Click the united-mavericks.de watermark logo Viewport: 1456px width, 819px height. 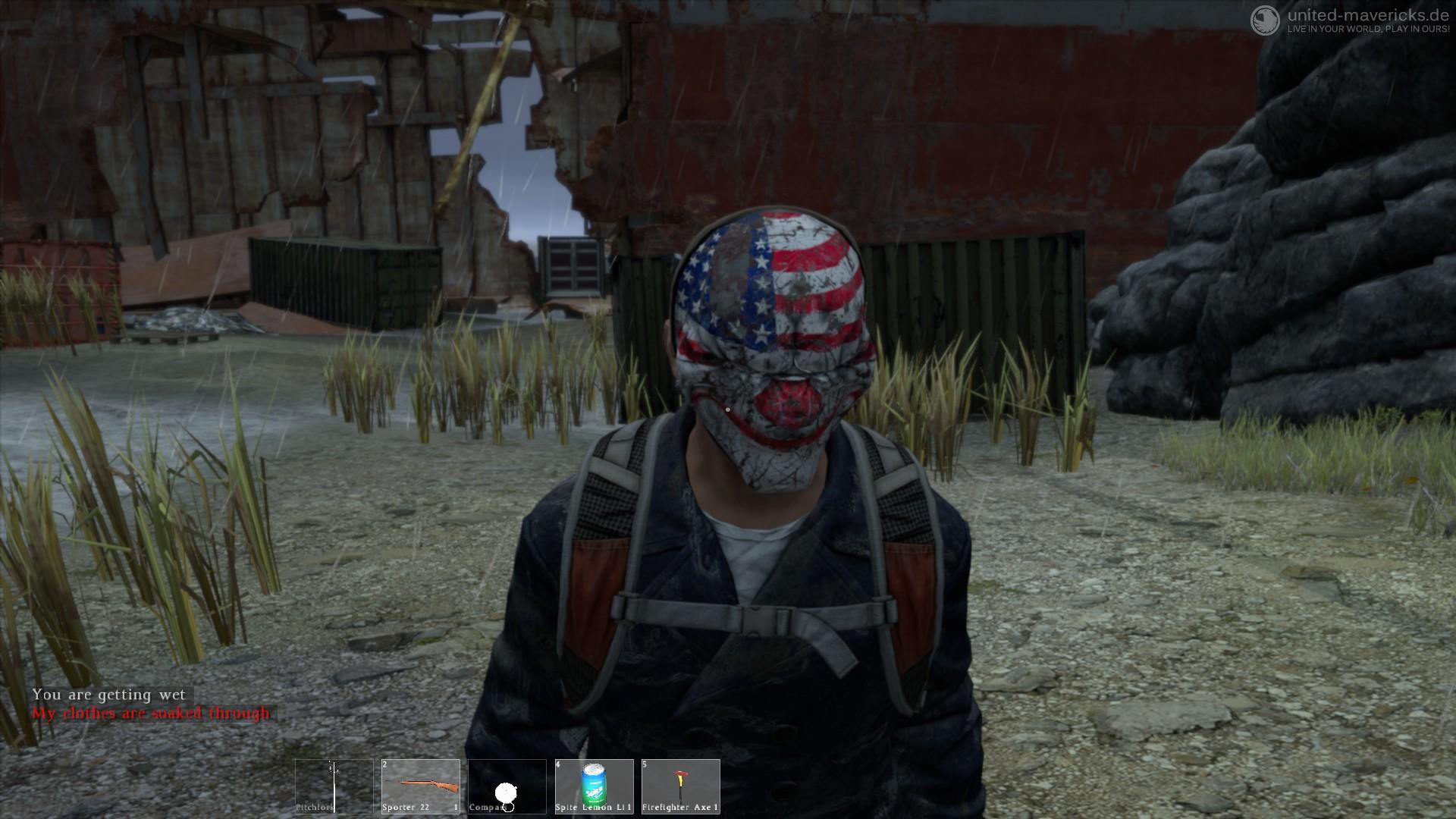point(1264,20)
